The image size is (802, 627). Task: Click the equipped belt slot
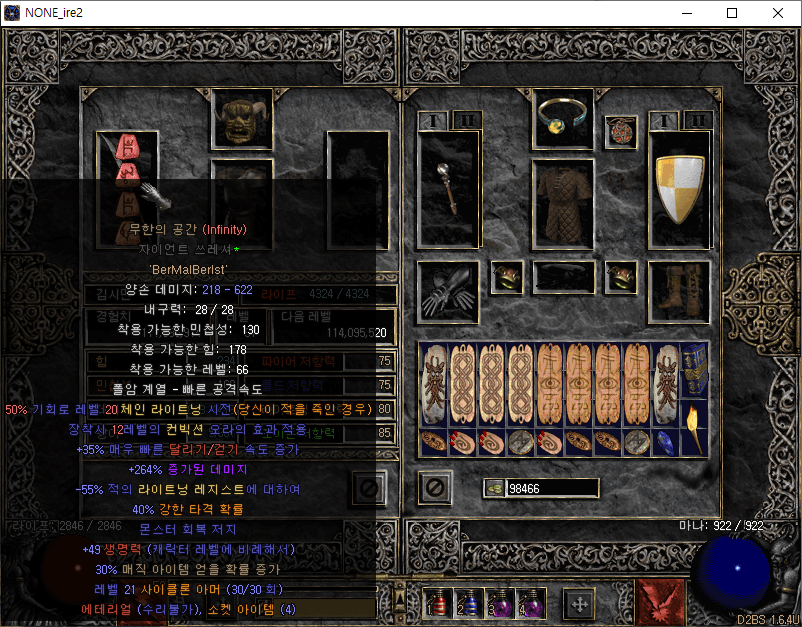[x=564, y=277]
